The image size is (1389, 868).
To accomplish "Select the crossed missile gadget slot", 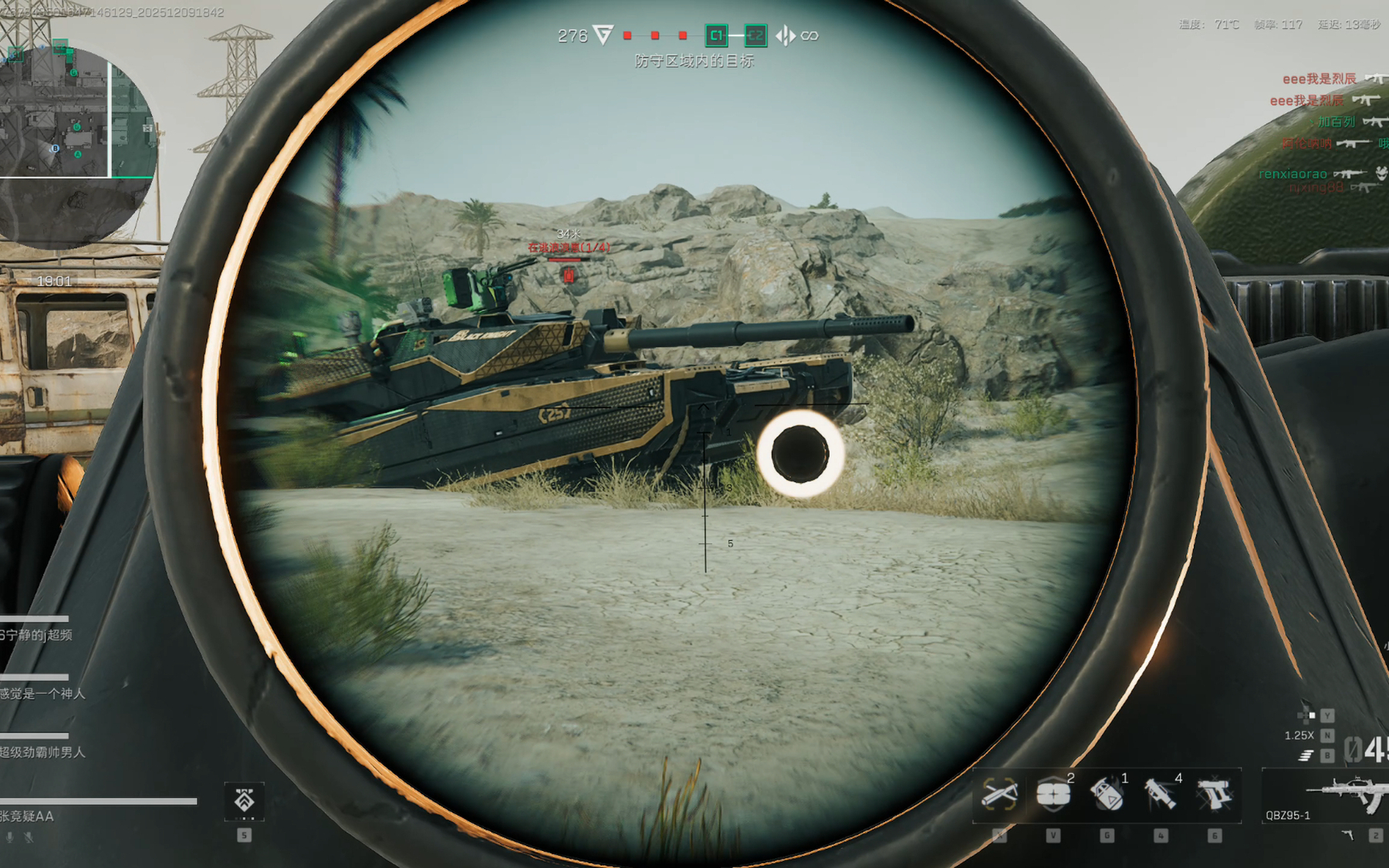I will click(999, 795).
